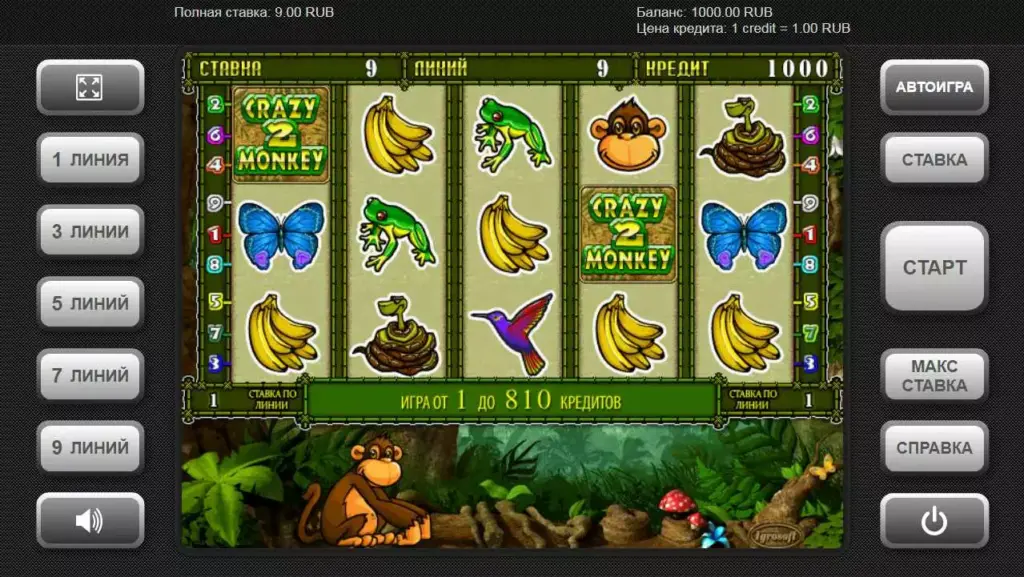Image resolution: width=1024 pixels, height=577 pixels.
Task: Select 1 ЛИНИЯ payline option
Action: [x=90, y=159]
